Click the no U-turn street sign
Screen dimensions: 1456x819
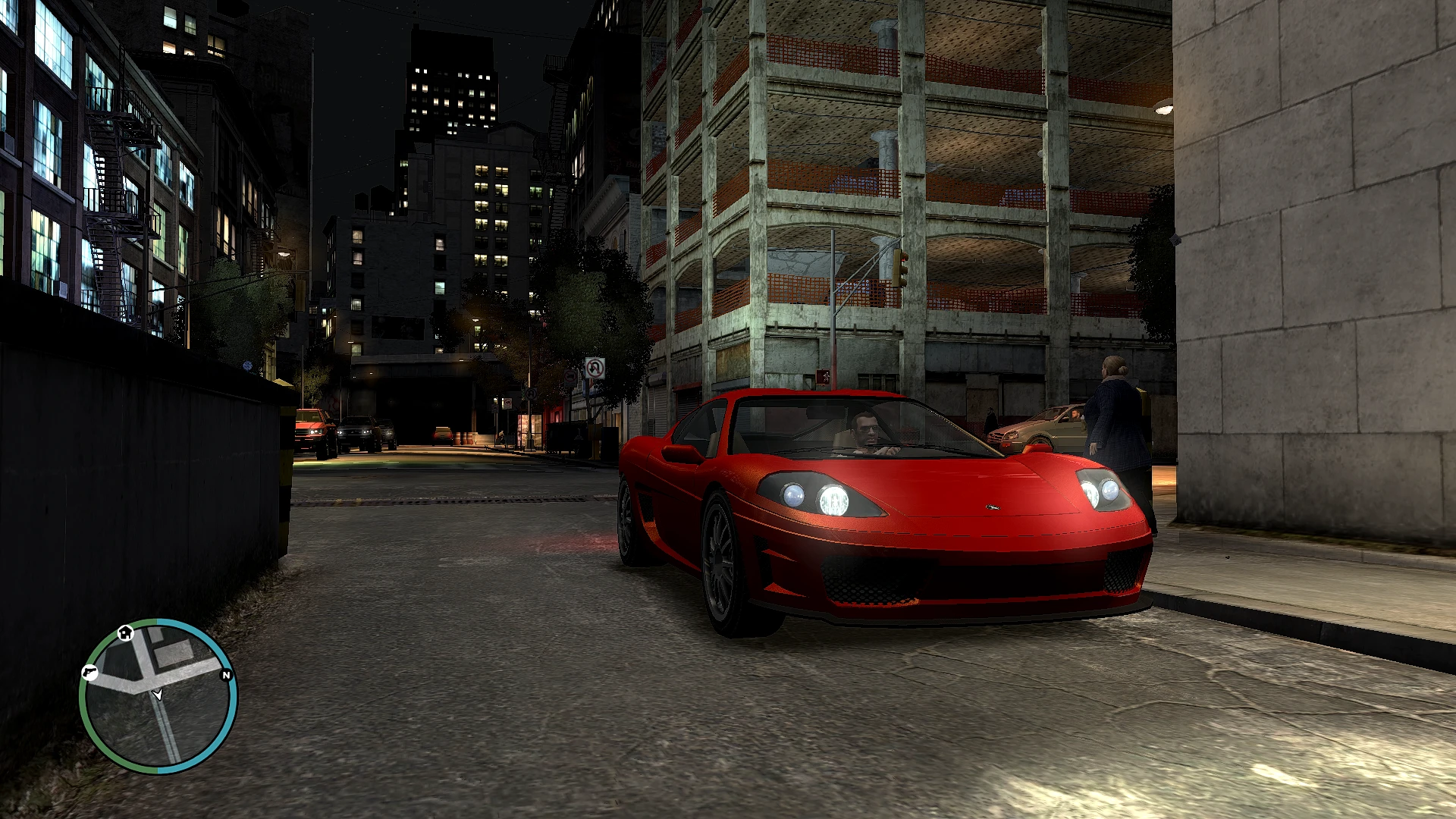click(595, 367)
